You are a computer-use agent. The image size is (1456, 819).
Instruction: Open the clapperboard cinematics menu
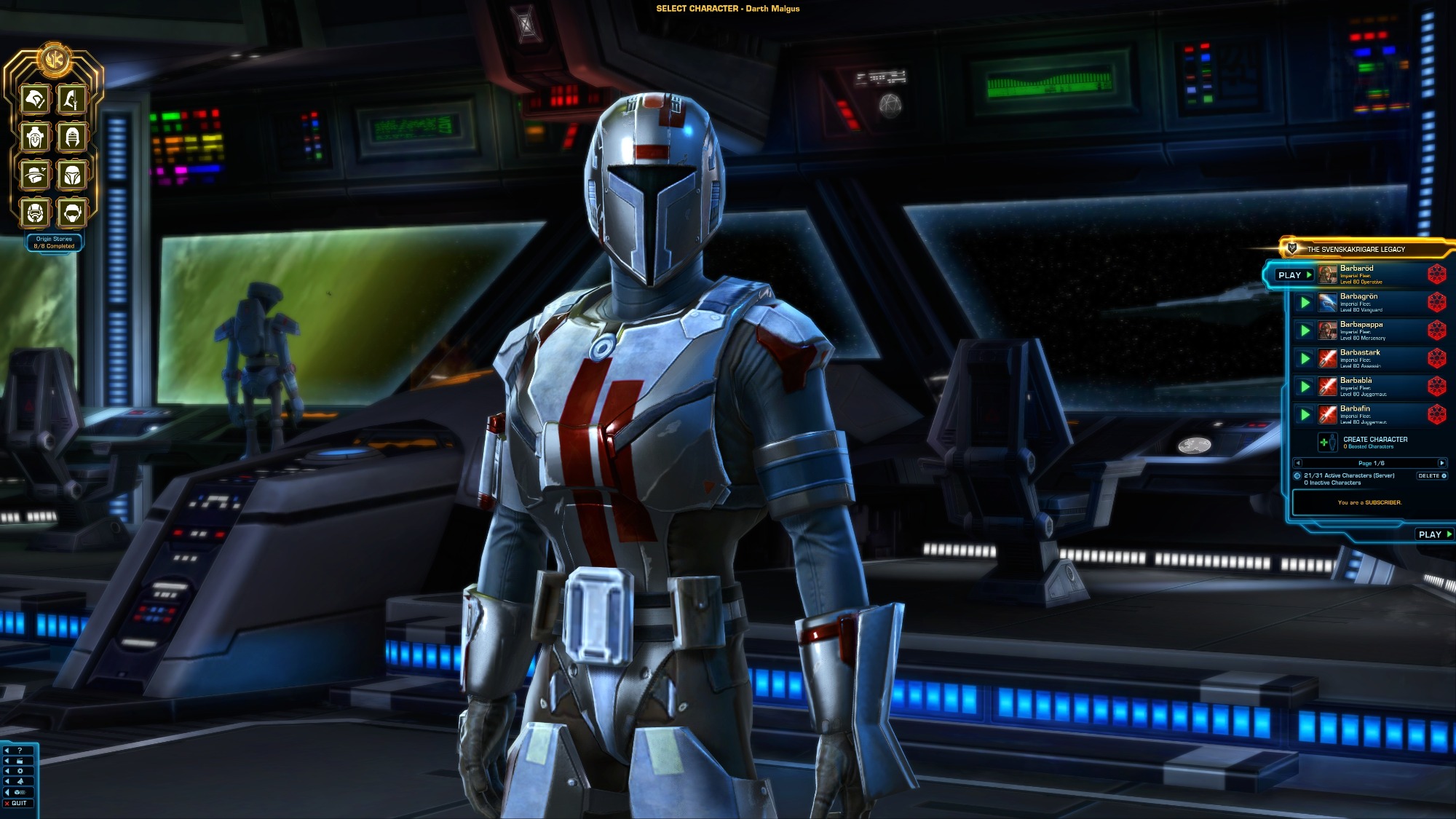pyautogui.click(x=20, y=761)
